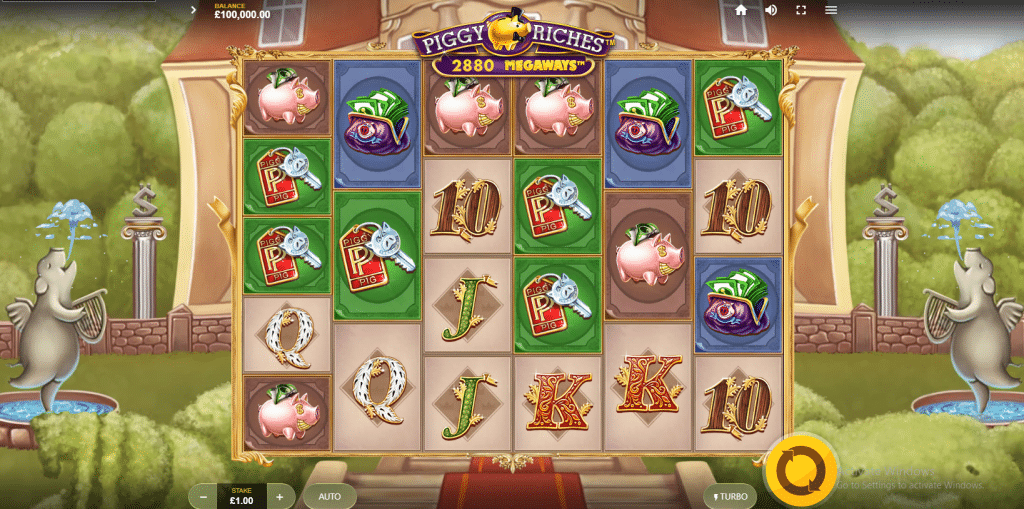Expand the side panel arrow
This screenshot has height=509, width=1024.
pyautogui.click(x=193, y=10)
